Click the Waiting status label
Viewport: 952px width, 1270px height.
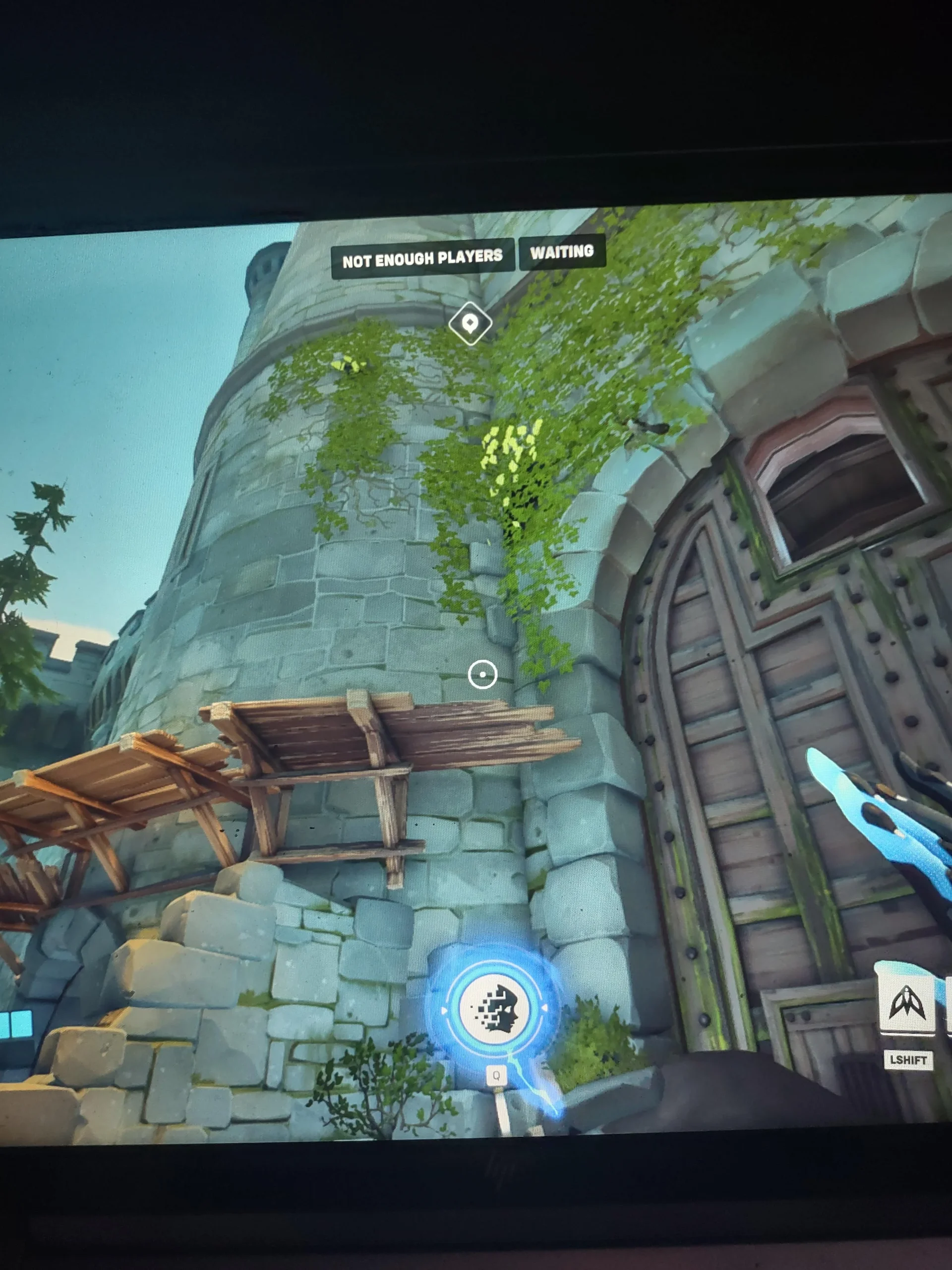562,252
